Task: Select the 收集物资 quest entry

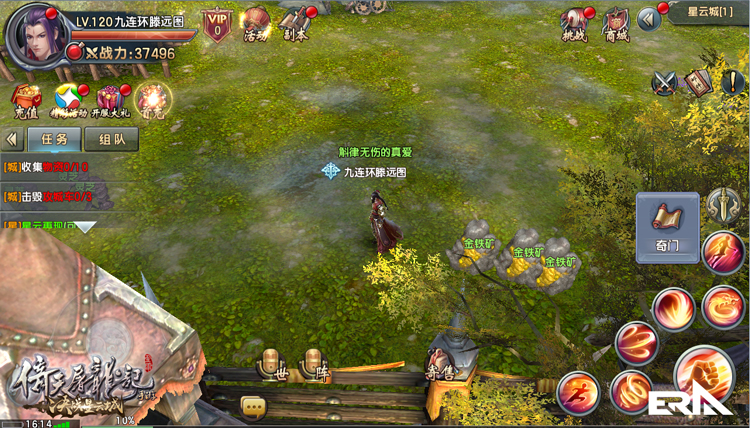Action: pos(50,167)
